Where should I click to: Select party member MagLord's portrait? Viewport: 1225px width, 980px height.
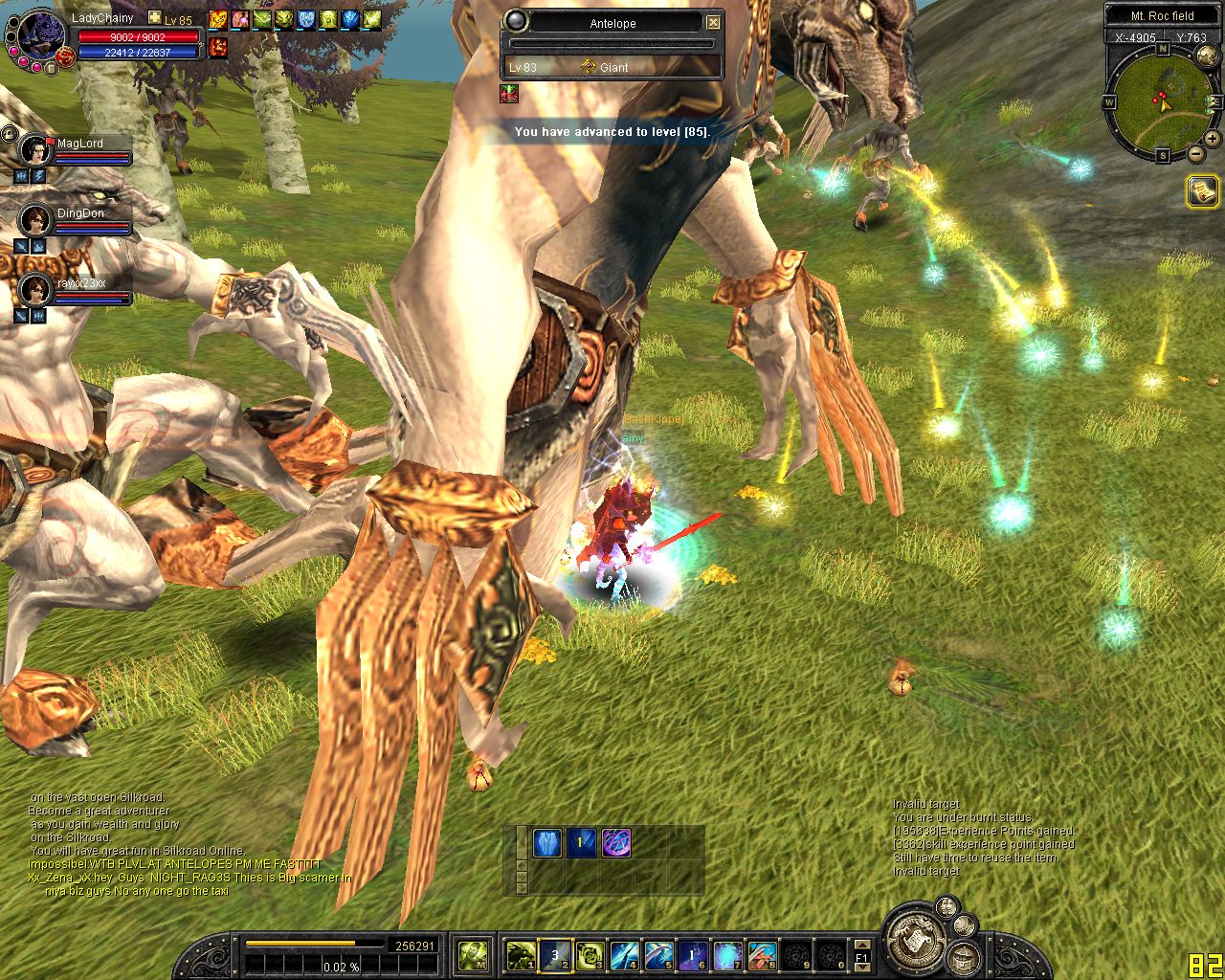point(35,150)
